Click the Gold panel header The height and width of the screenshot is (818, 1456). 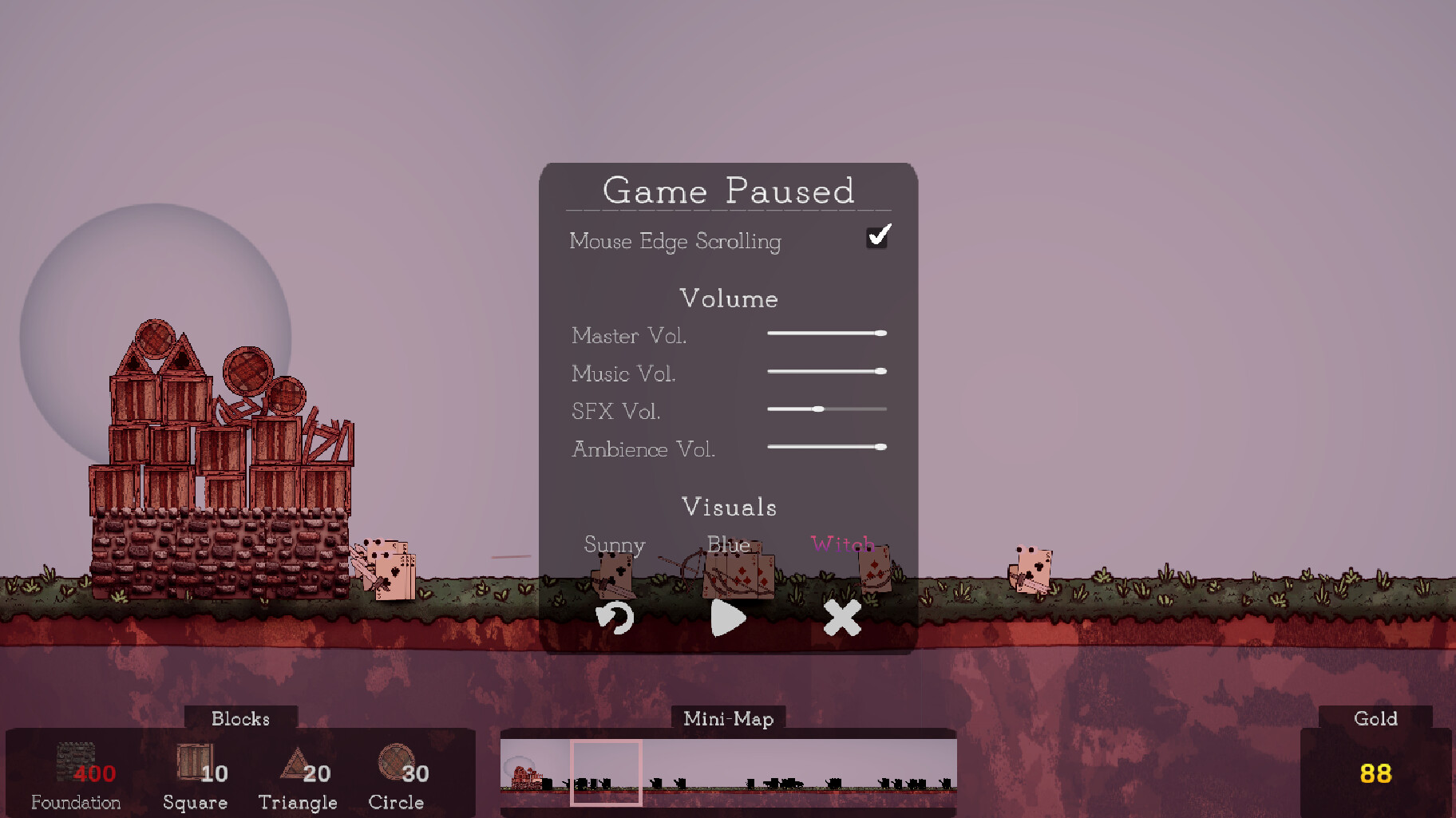[1375, 718]
